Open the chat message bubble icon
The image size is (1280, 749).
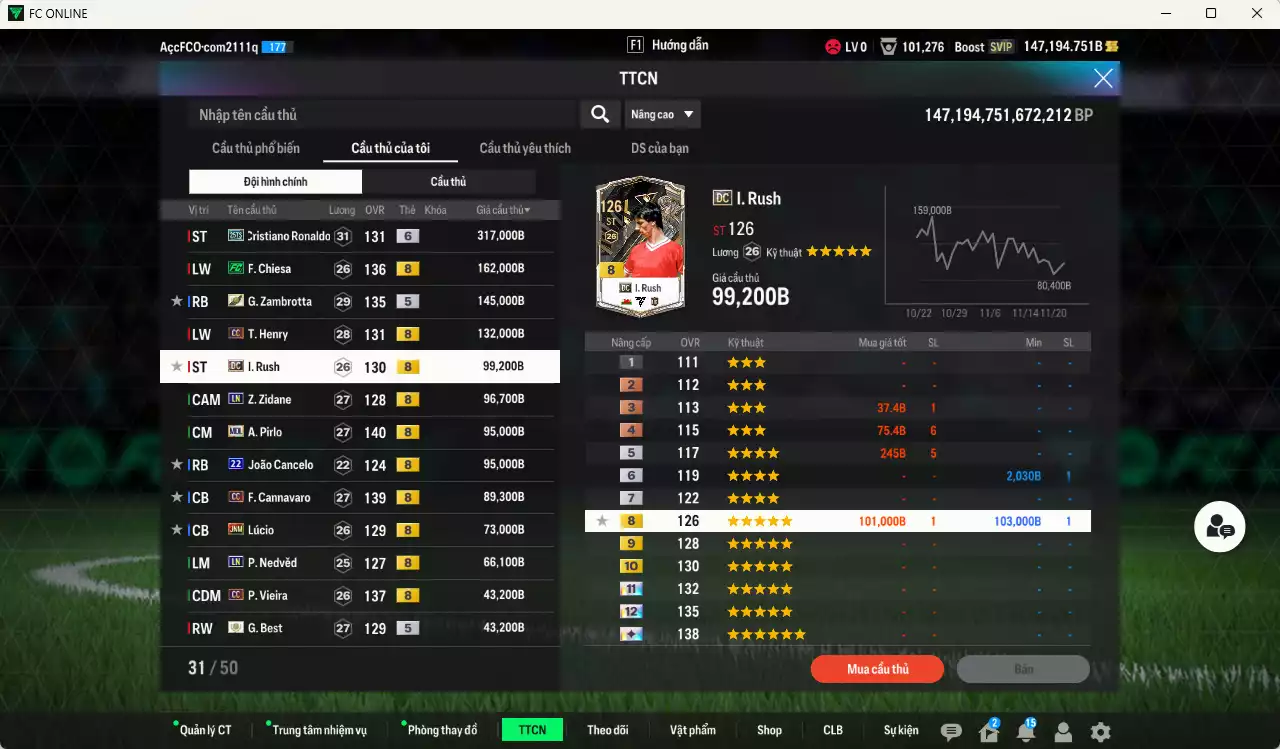[949, 731]
